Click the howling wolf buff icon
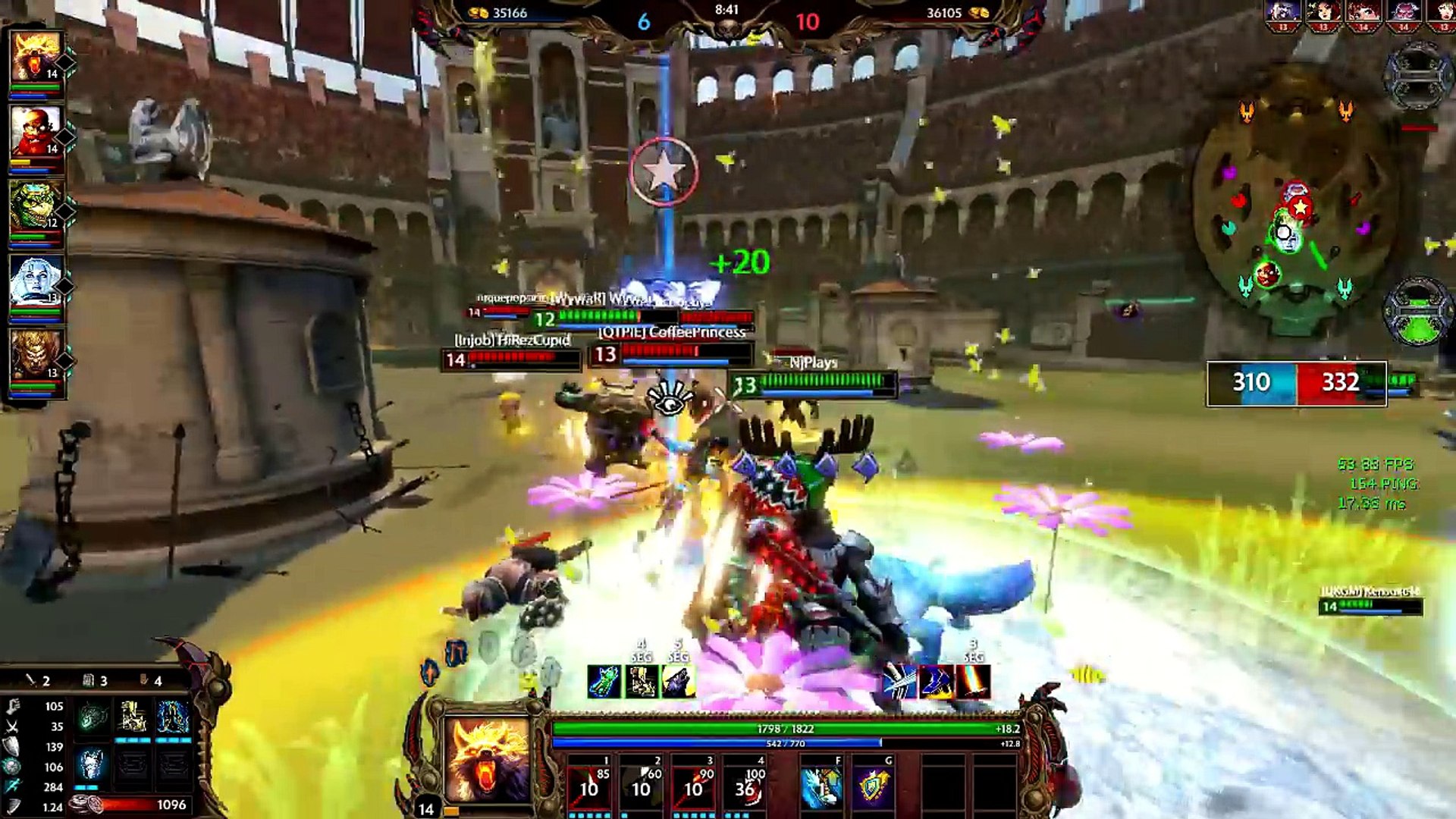This screenshot has width=1456, height=819. (679, 682)
